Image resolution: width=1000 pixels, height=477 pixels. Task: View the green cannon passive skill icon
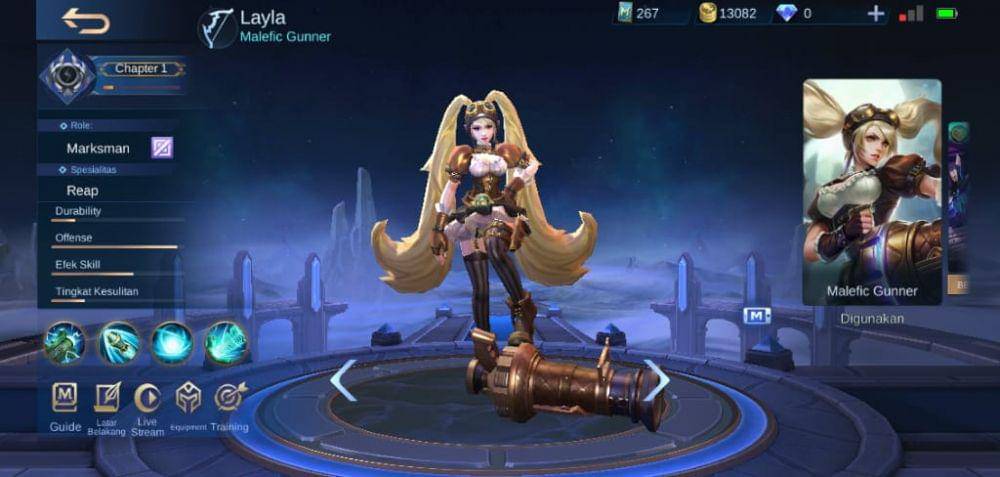coord(64,342)
